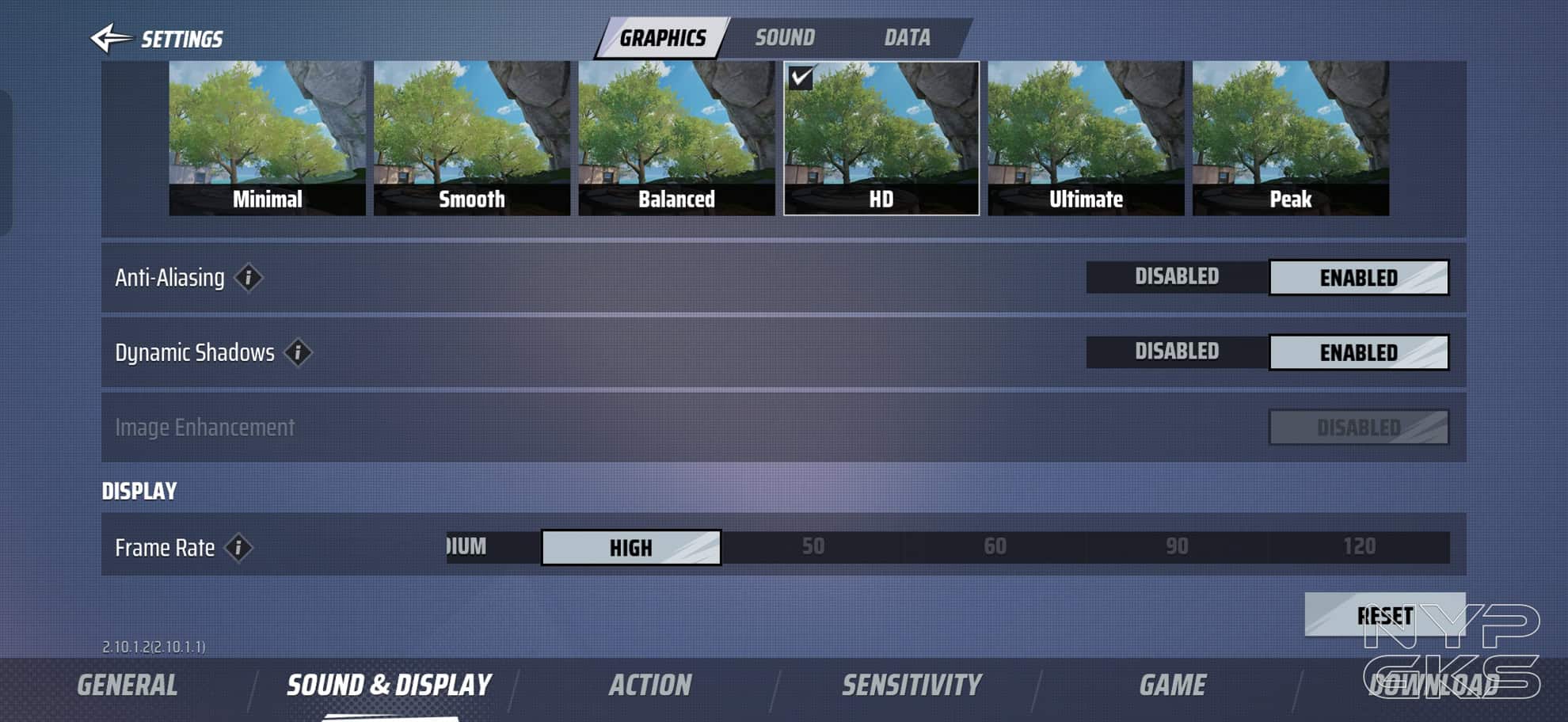This screenshot has height=722, width=1568.
Task: Set Dynamic Shadows to Disabled
Action: [1177, 351]
